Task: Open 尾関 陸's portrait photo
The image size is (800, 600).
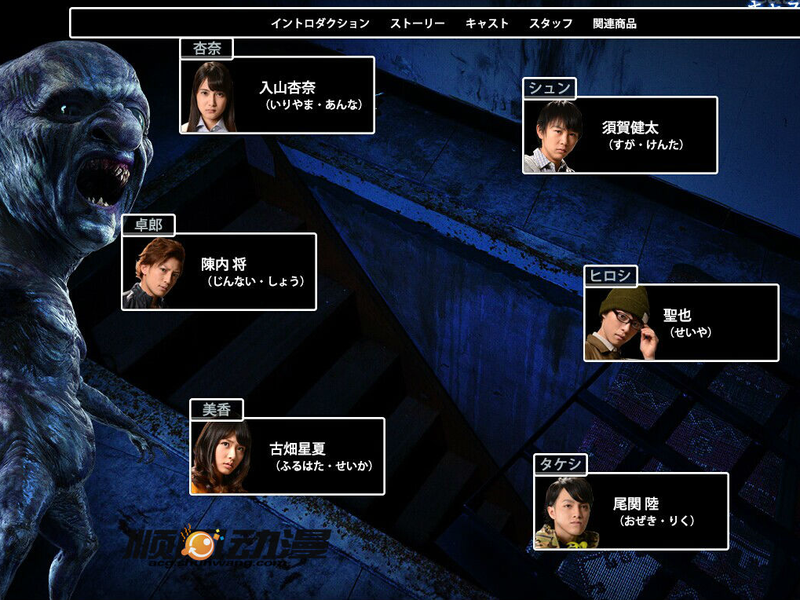Action: coord(565,512)
